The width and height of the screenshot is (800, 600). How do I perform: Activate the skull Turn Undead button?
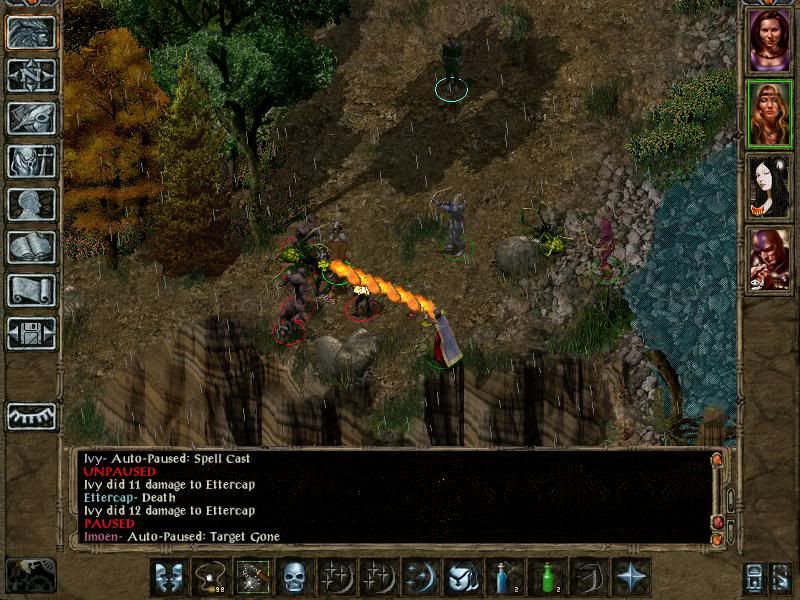pyautogui.click(x=293, y=577)
